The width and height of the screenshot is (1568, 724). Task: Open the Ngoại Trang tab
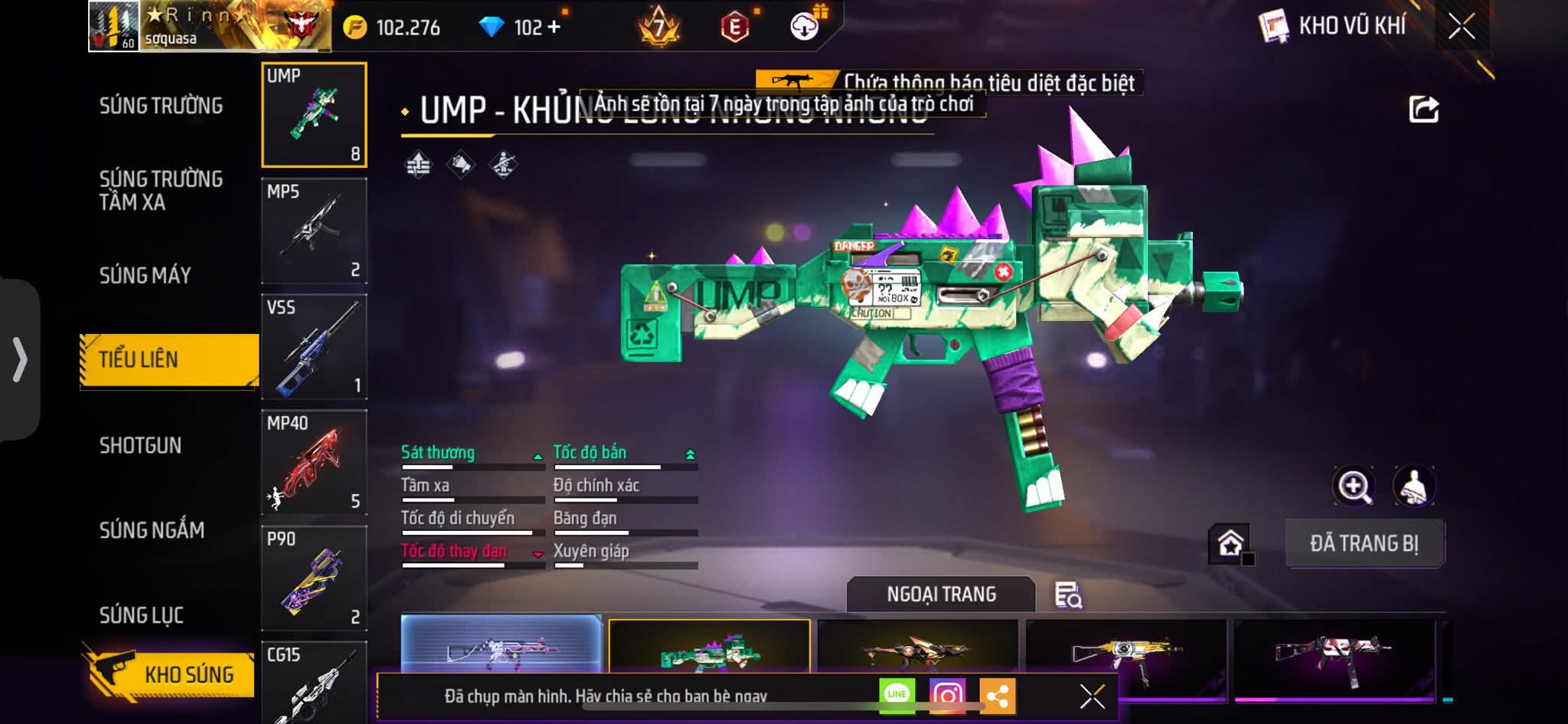(941, 594)
